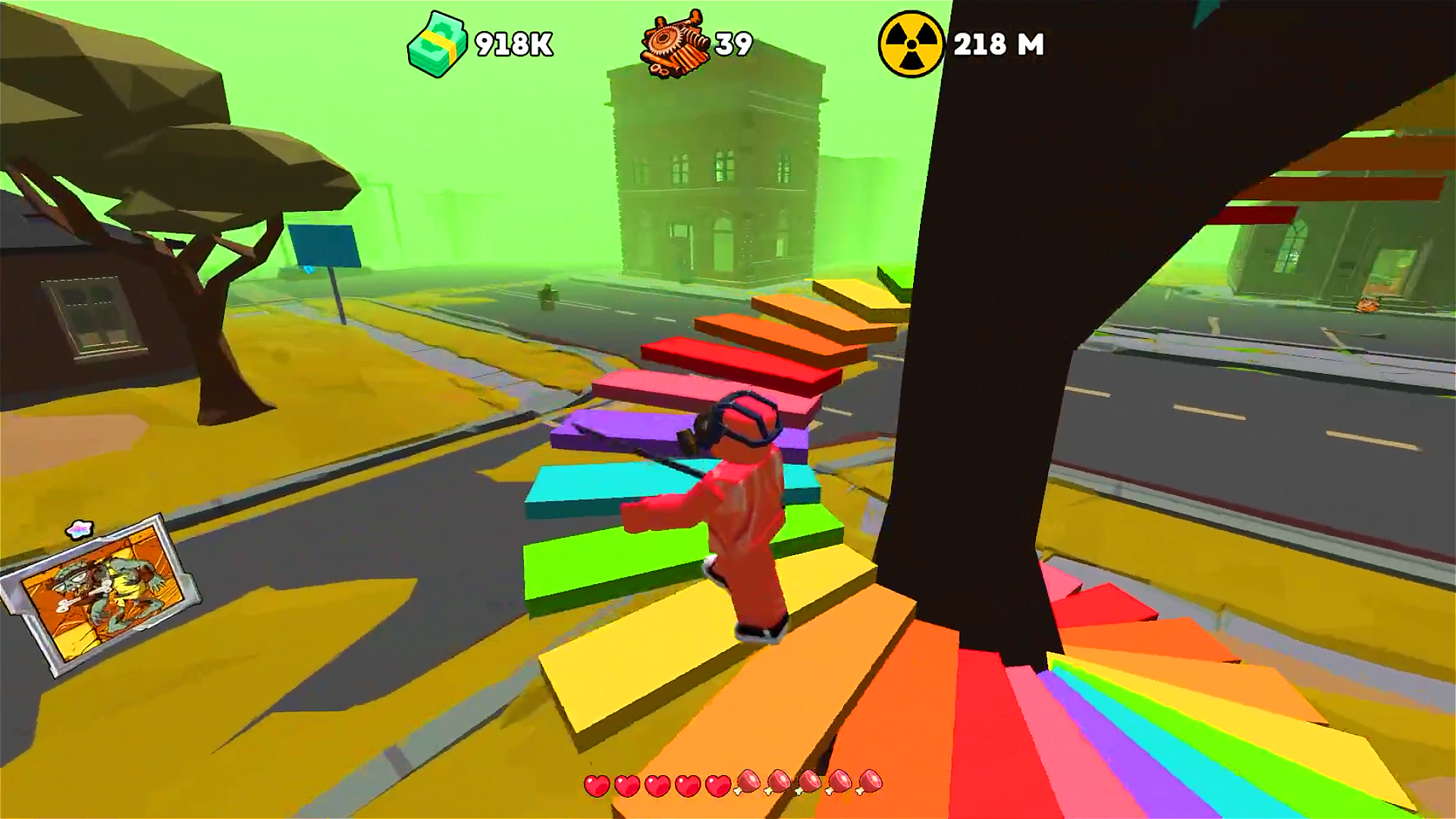The width and height of the screenshot is (1456, 819).
Task: Click the fifth heart before the meat icons
Action: tap(719, 786)
